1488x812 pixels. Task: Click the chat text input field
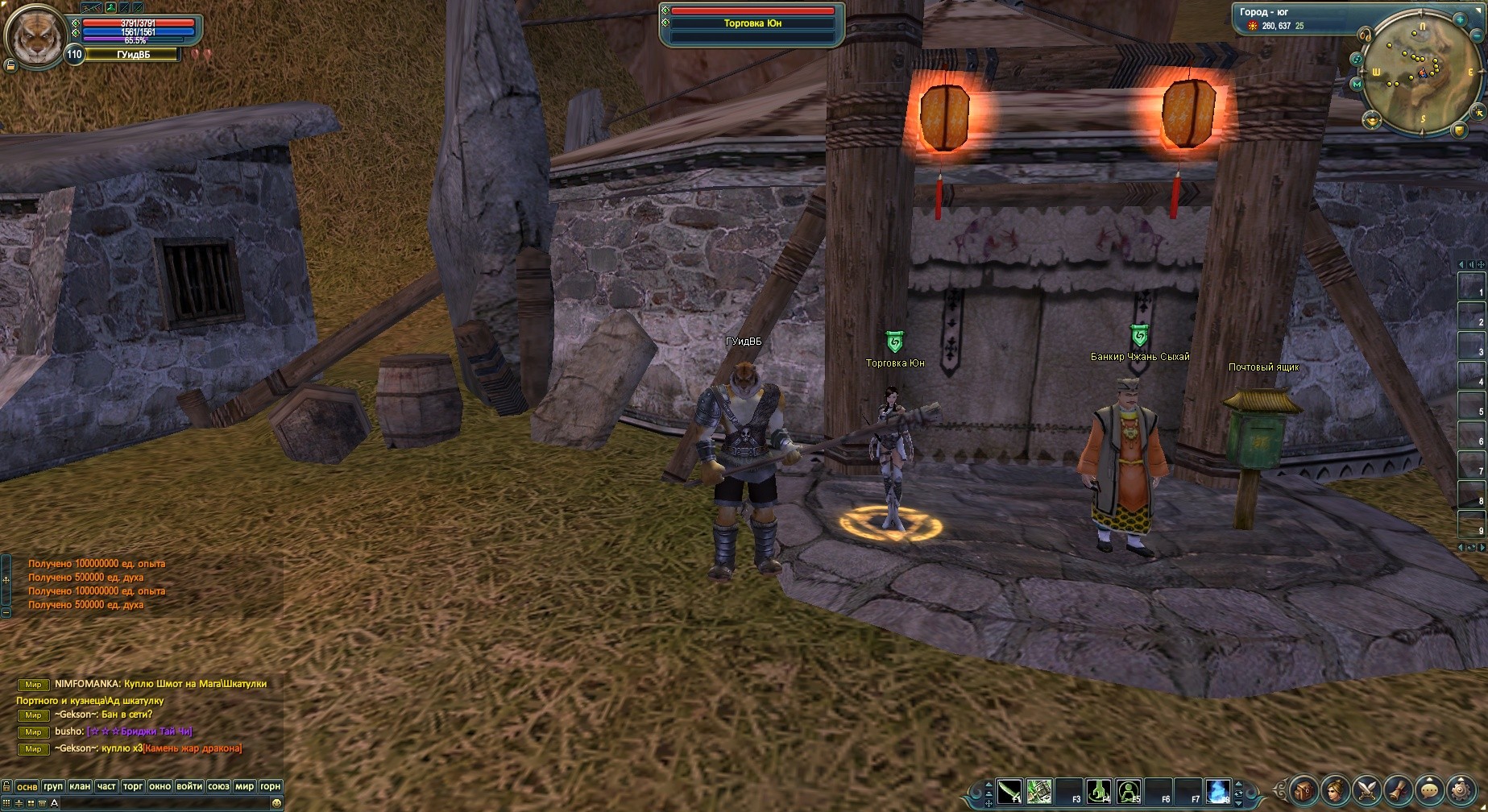(161, 803)
